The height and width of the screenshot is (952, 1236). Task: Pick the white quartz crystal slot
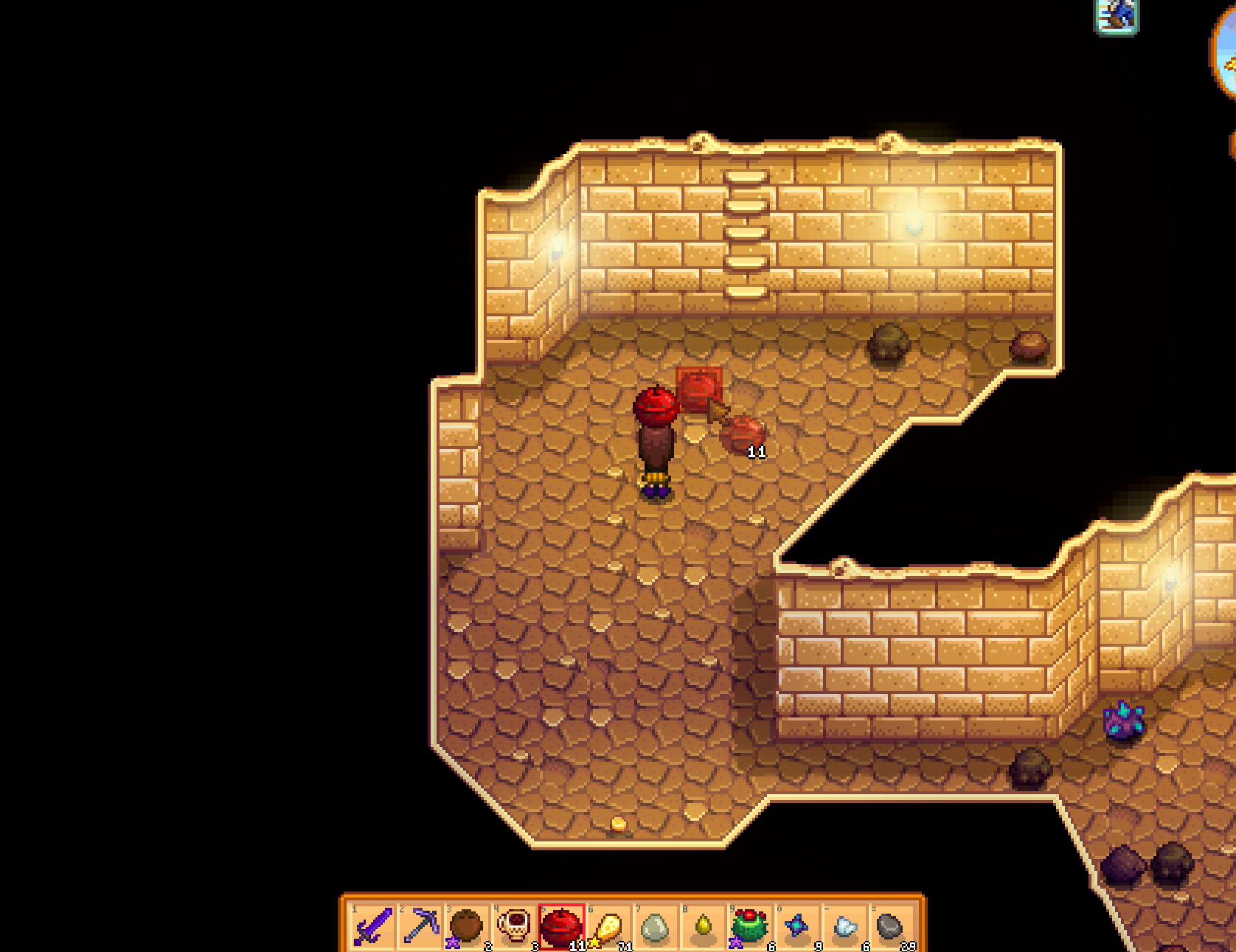point(844,925)
